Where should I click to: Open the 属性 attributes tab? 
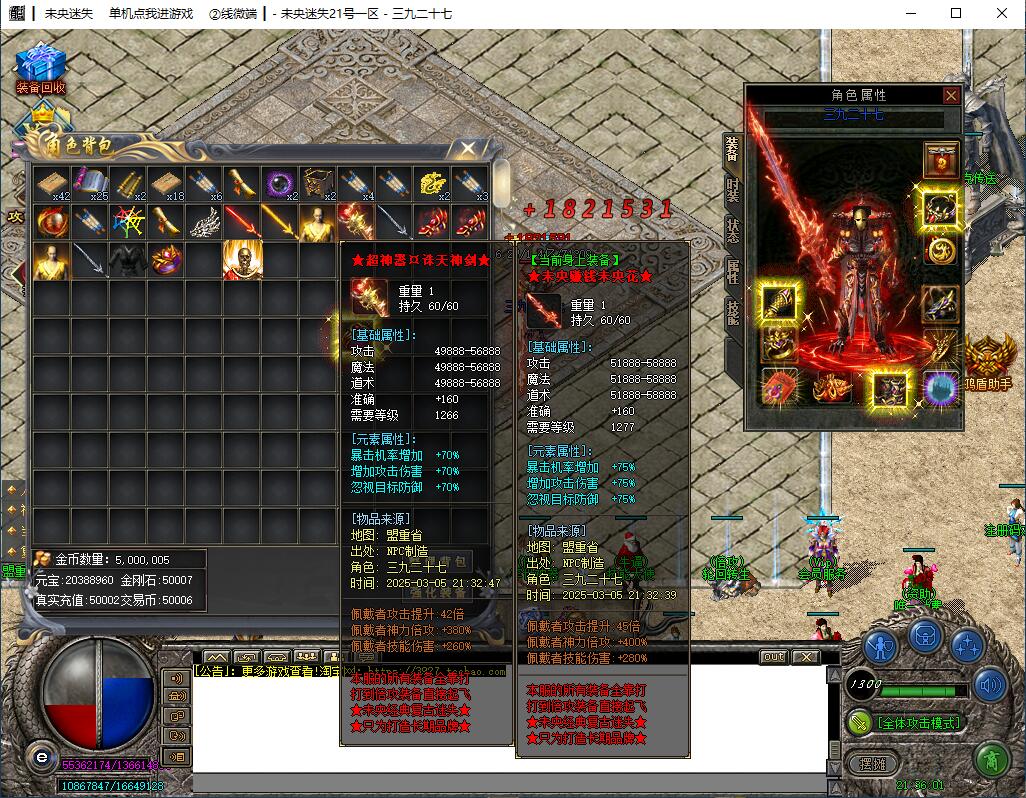(732, 272)
